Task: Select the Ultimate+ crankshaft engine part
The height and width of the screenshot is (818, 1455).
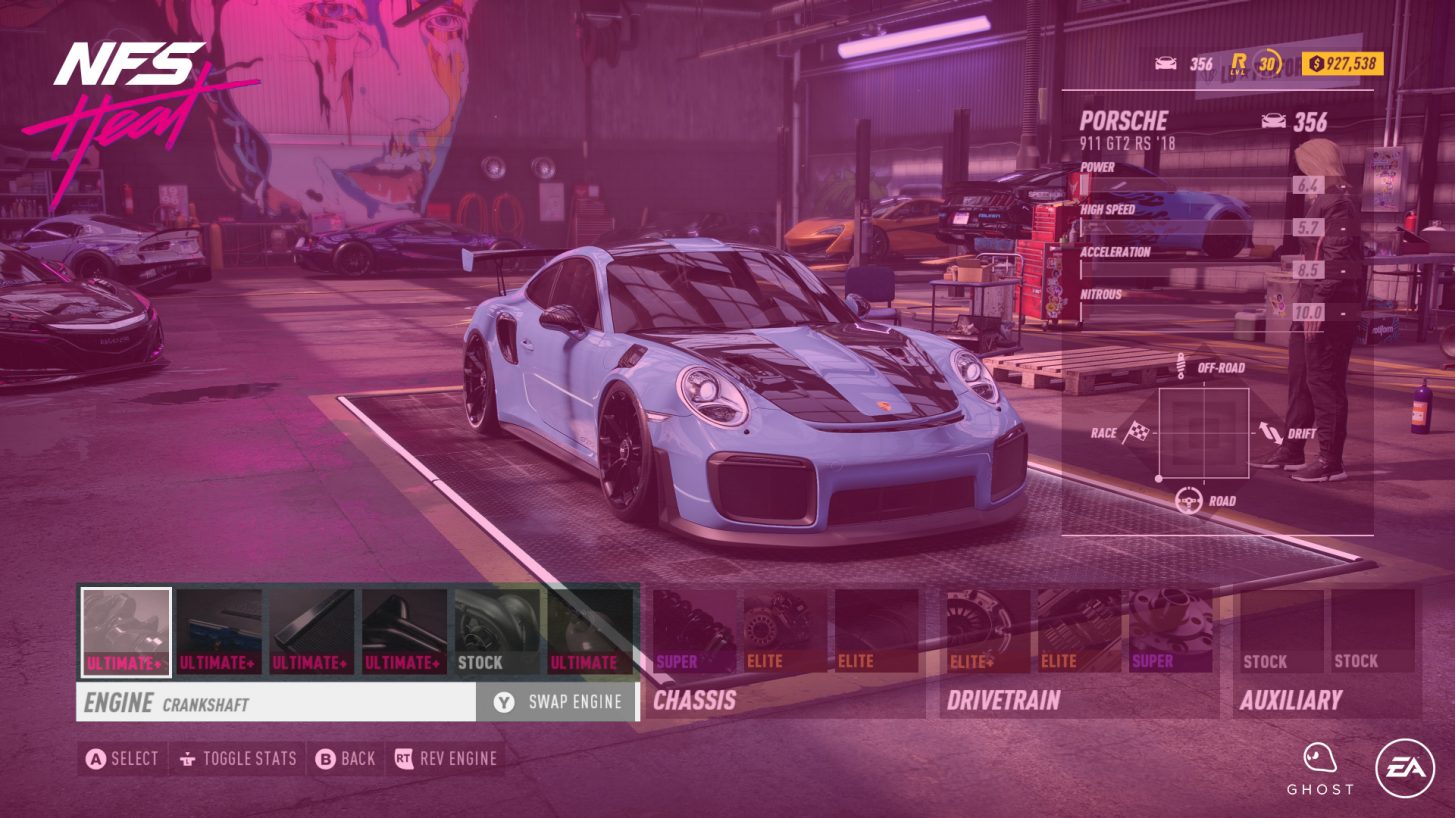Action: pyautogui.click(x=125, y=630)
